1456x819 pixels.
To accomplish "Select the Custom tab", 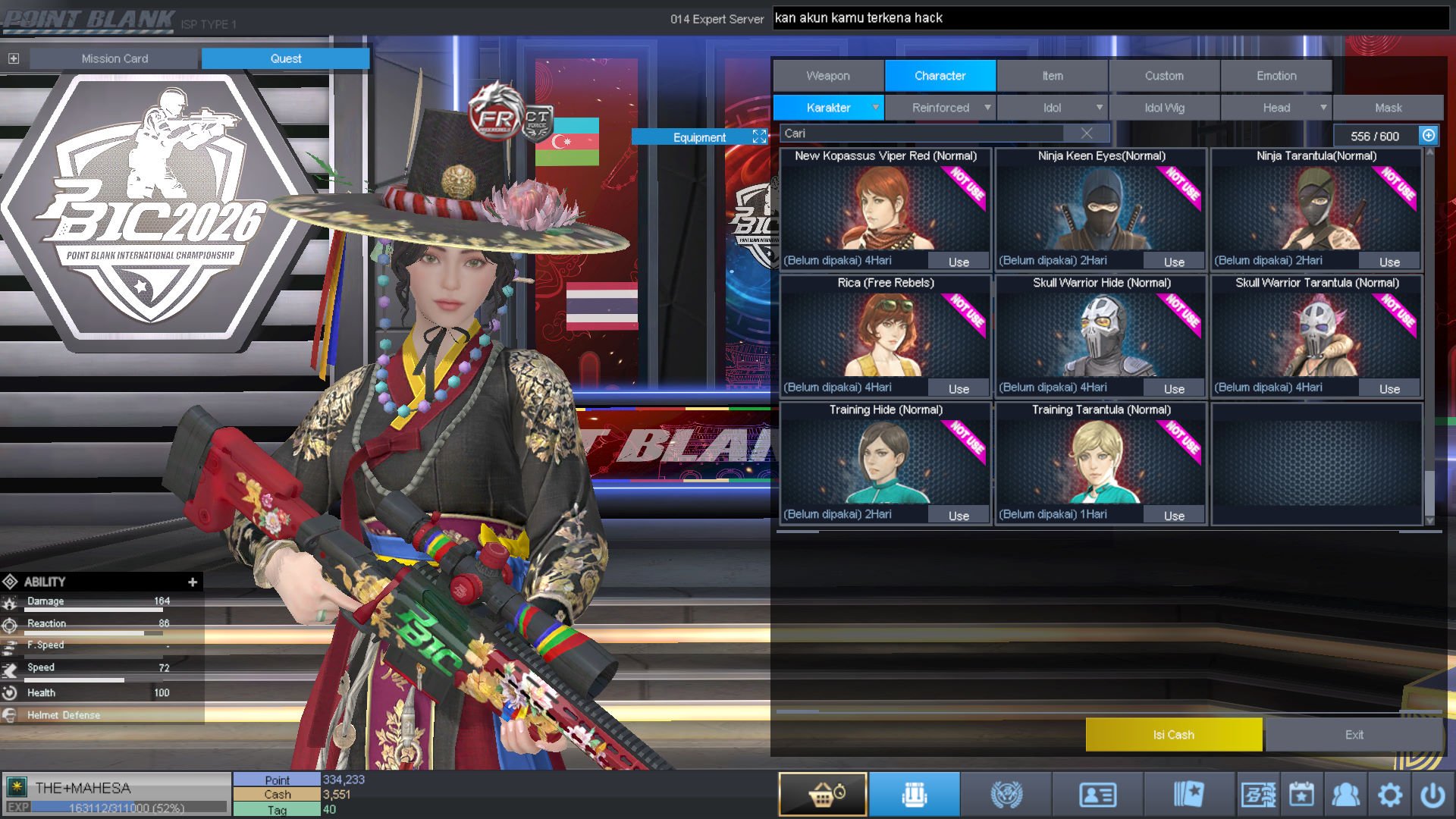I will (x=1164, y=76).
